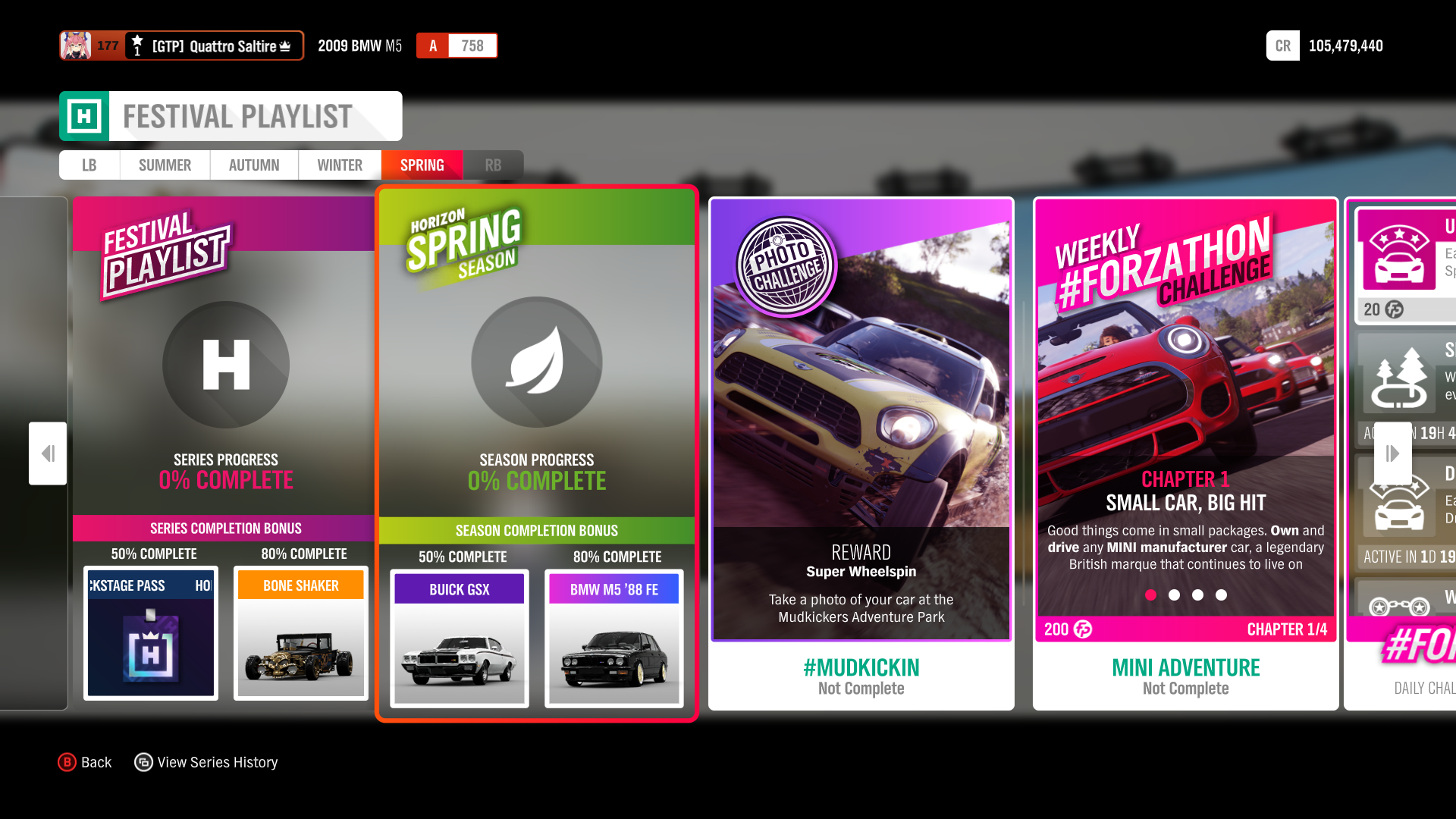Click the Horizon Festival Playlist header icon
This screenshot has height=819, width=1456.
point(86,115)
